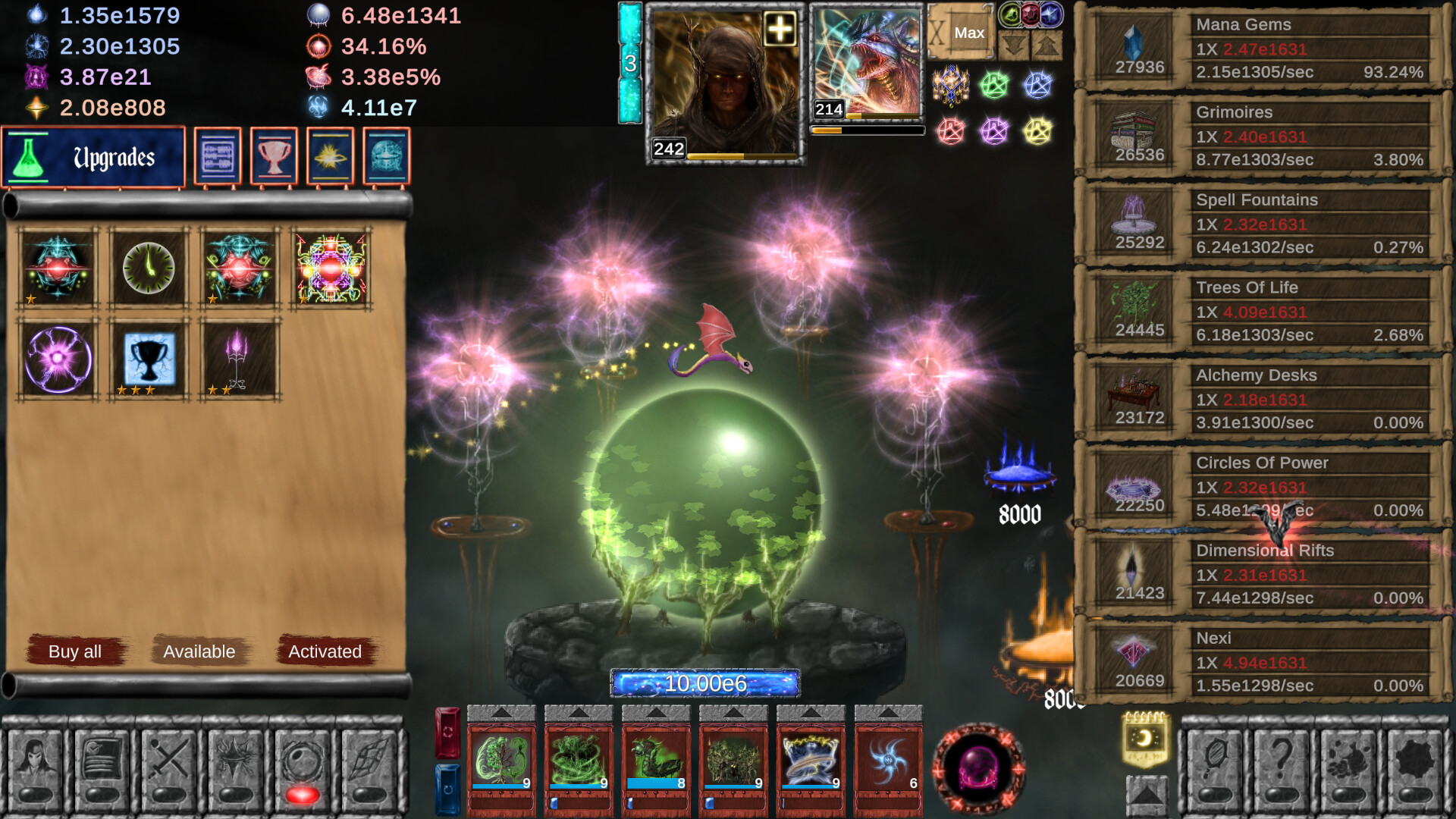1456x819 pixels.
Task: Switch to the Upgrades tab
Action: [93, 157]
